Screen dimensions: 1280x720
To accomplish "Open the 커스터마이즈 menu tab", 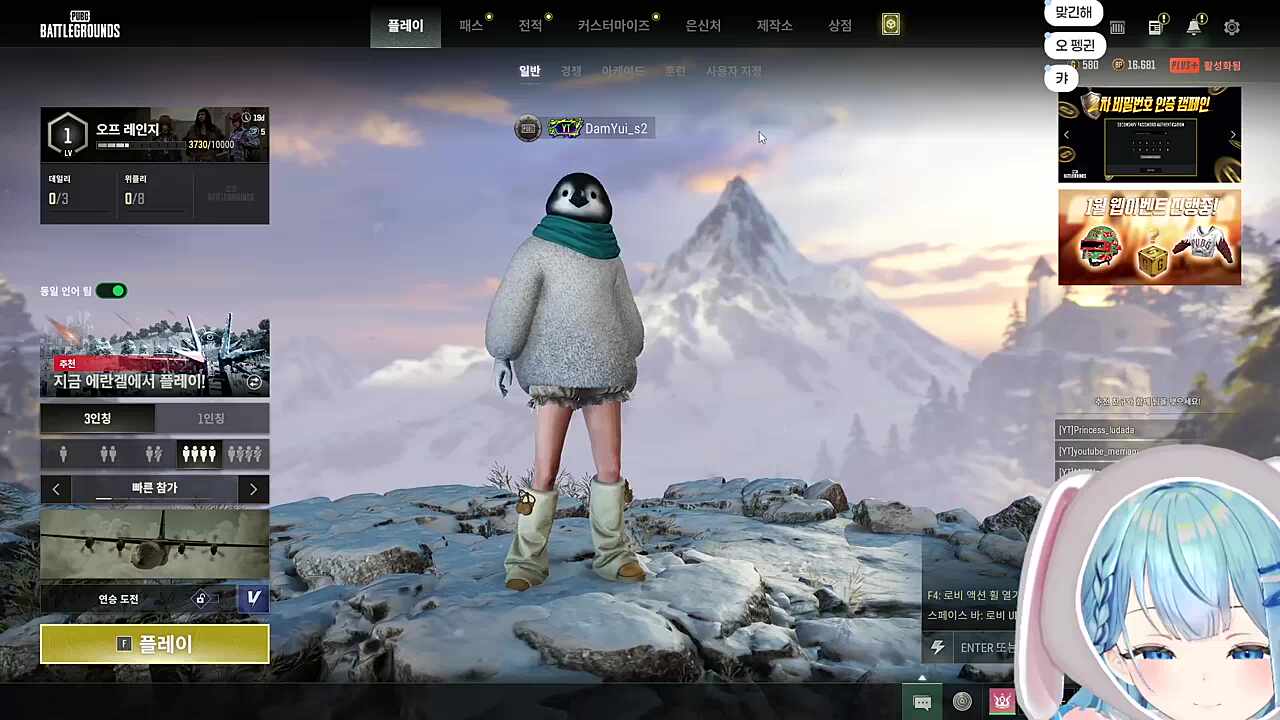I will 612,25.
